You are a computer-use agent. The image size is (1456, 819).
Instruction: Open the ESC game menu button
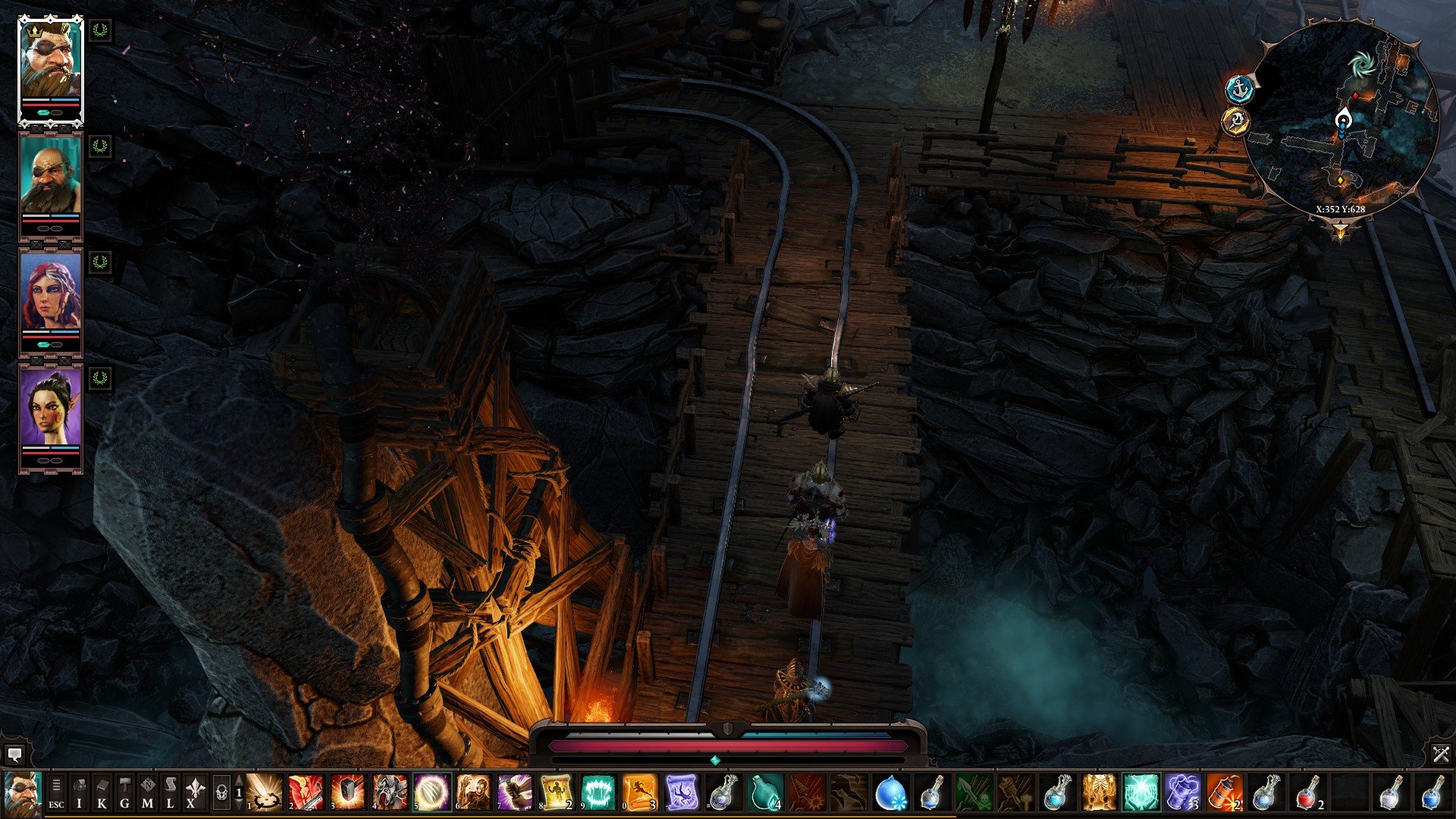click(56, 792)
